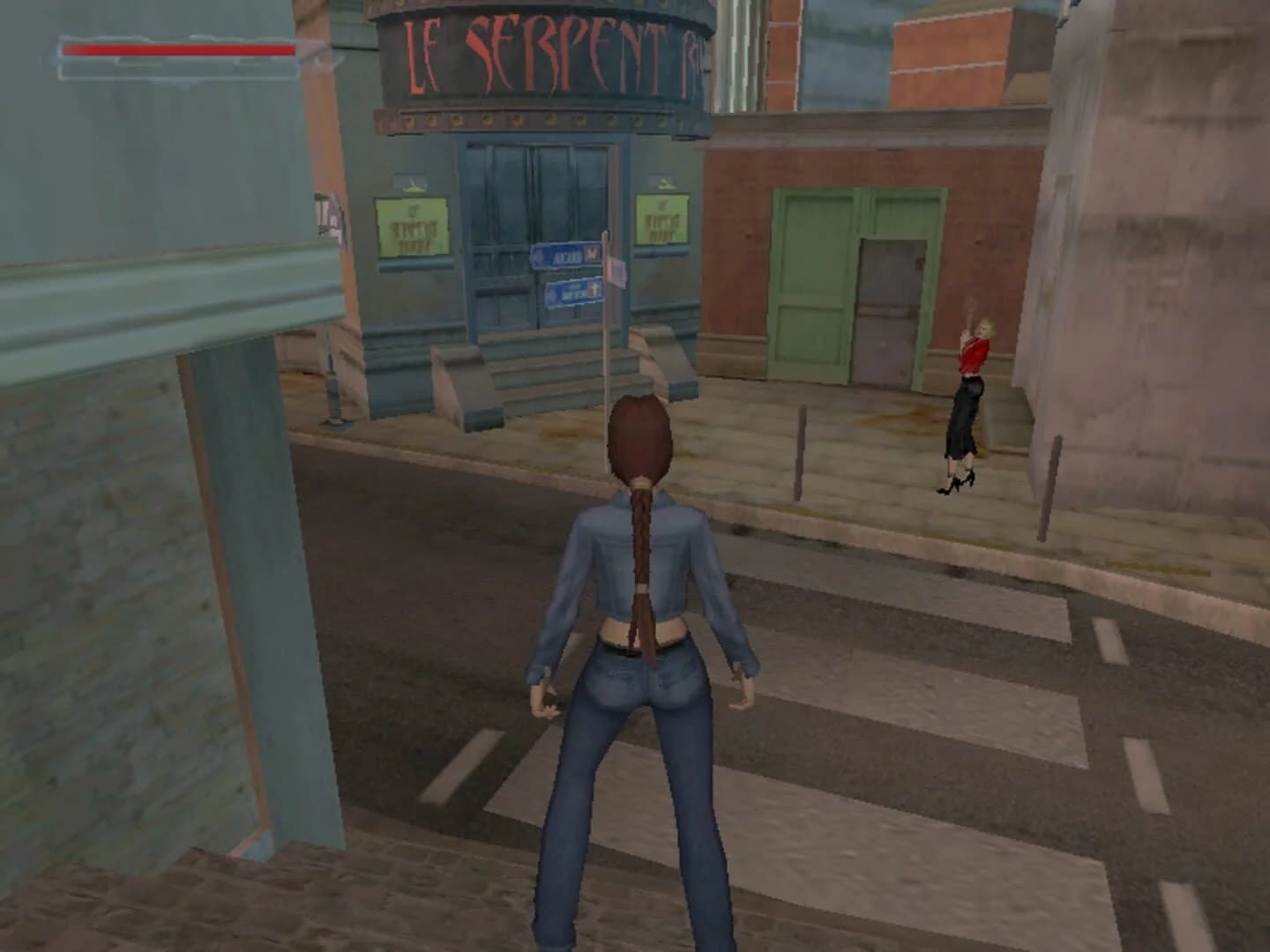This screenshot has height=952, width=1270.
Task: Click the lower blue street name sign
Action: (571, 293)
